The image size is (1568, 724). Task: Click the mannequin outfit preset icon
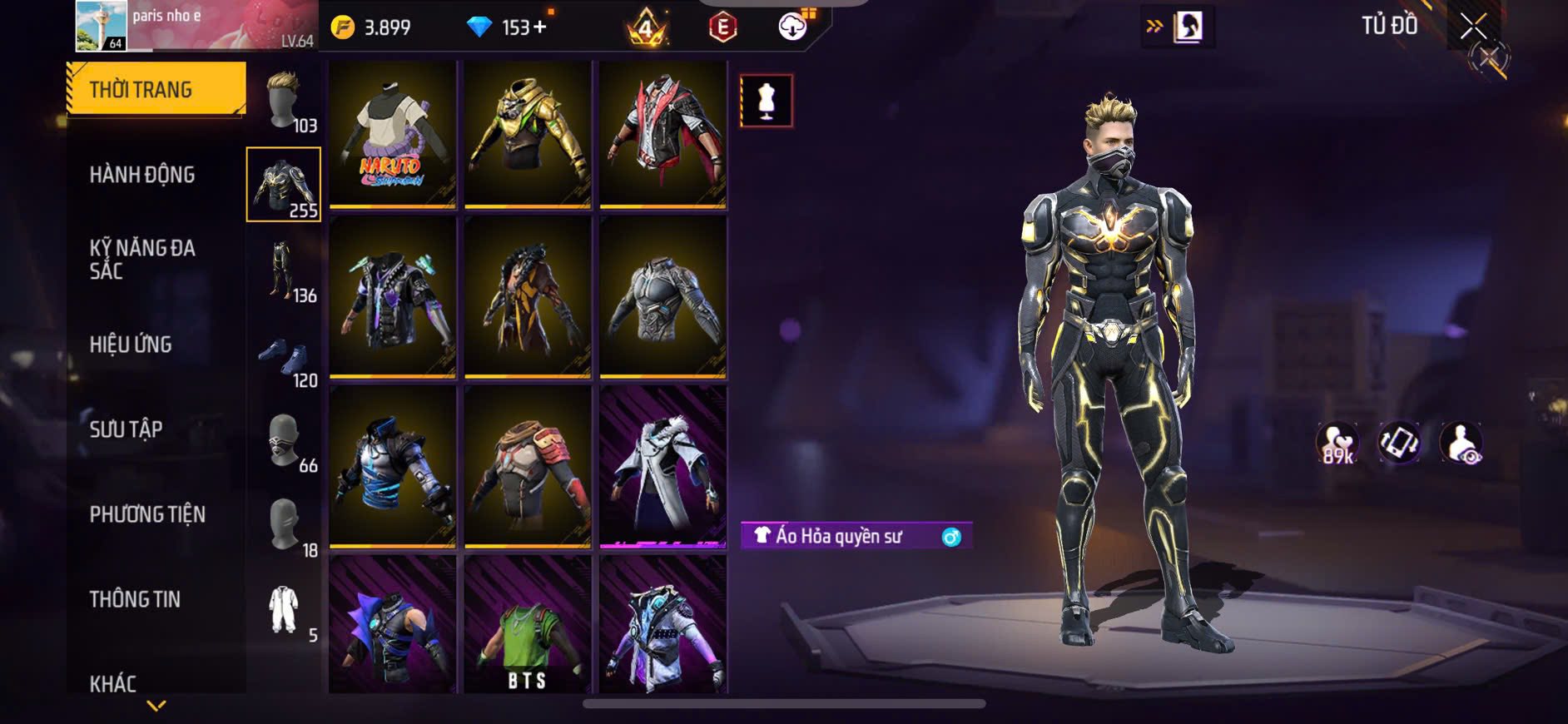tap(766, 101)
